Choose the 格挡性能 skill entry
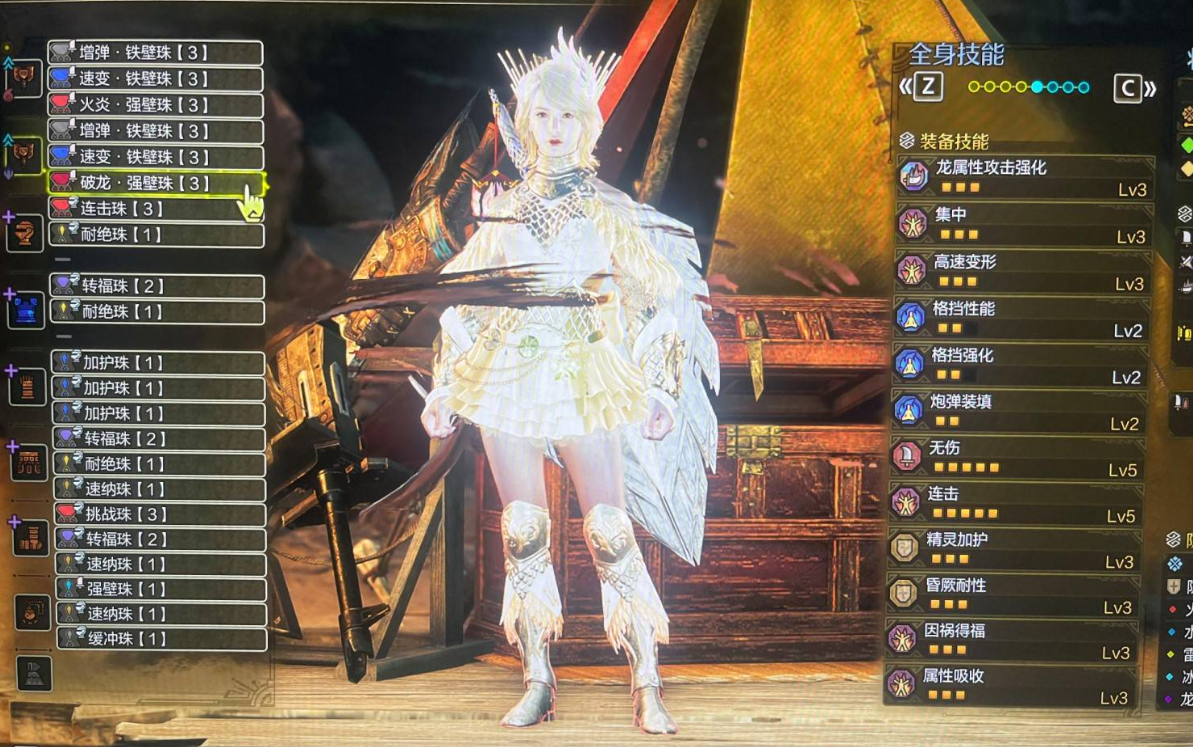 [x=1020, y=318]
